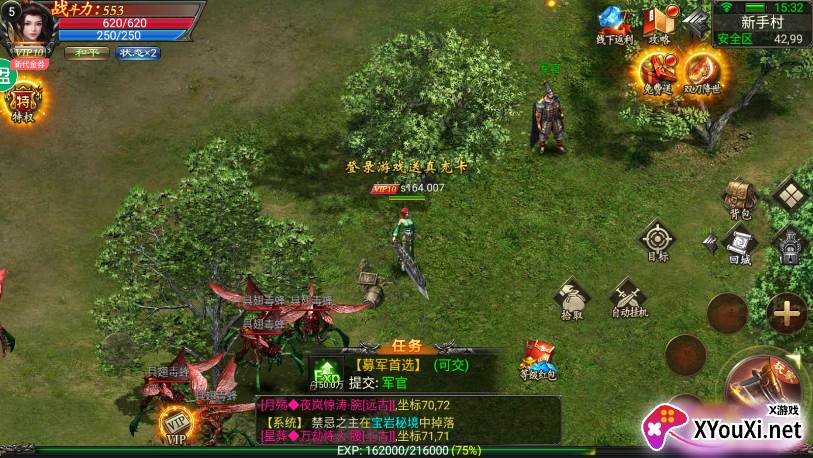Select the 目标 target button

click(657, 241)
